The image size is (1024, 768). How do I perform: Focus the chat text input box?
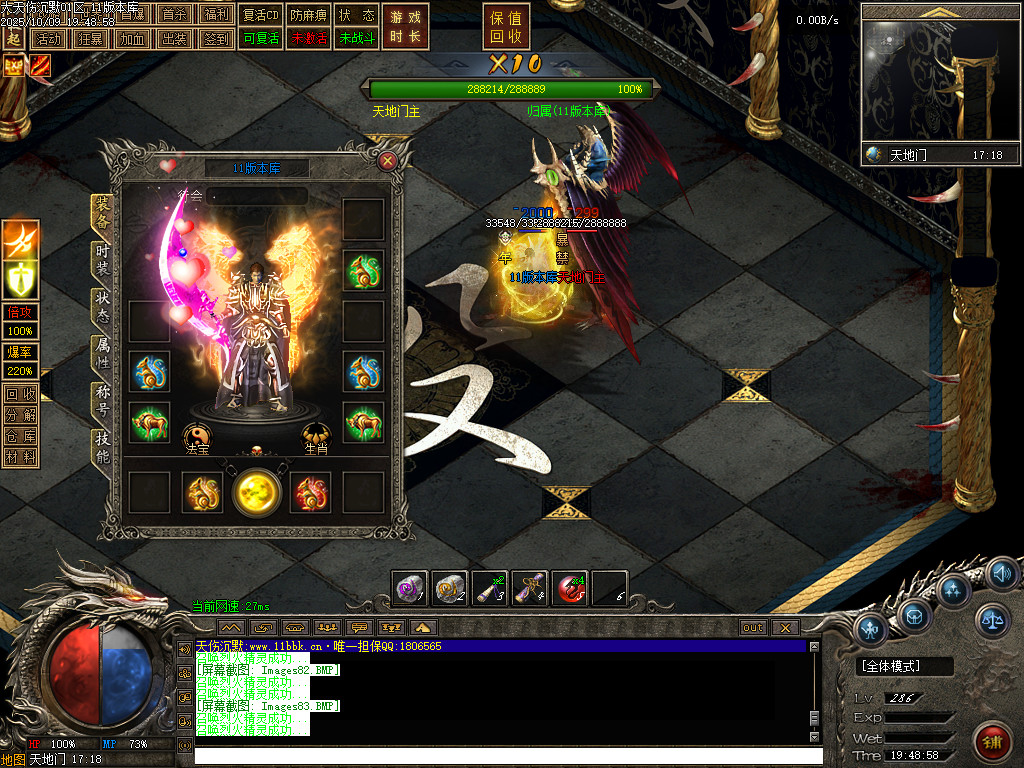tap(500, 756)
